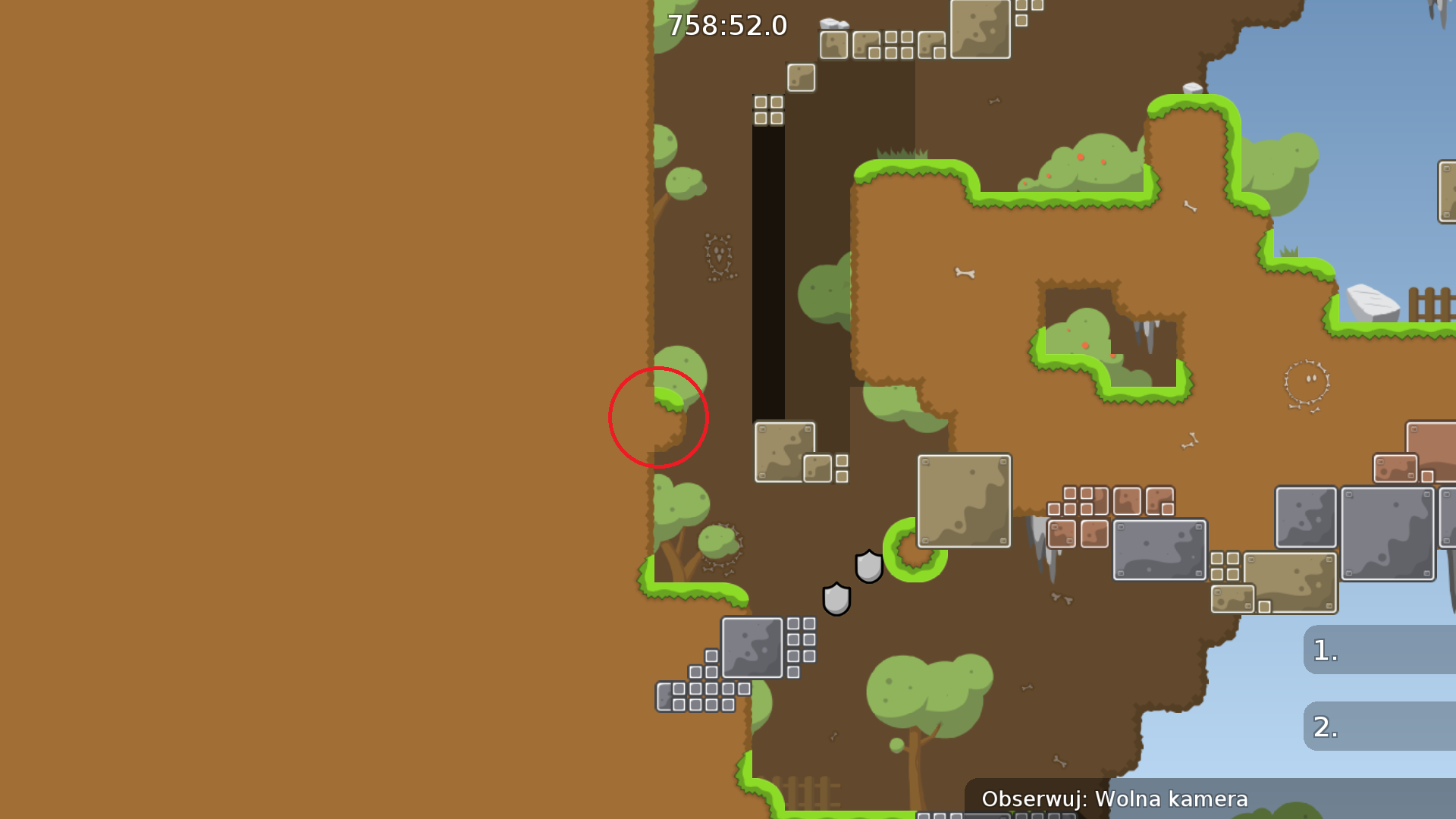Expand the scoreboard entry labeled 2.
Screen dimensions: 1456x819
[x=1380, y=726]
